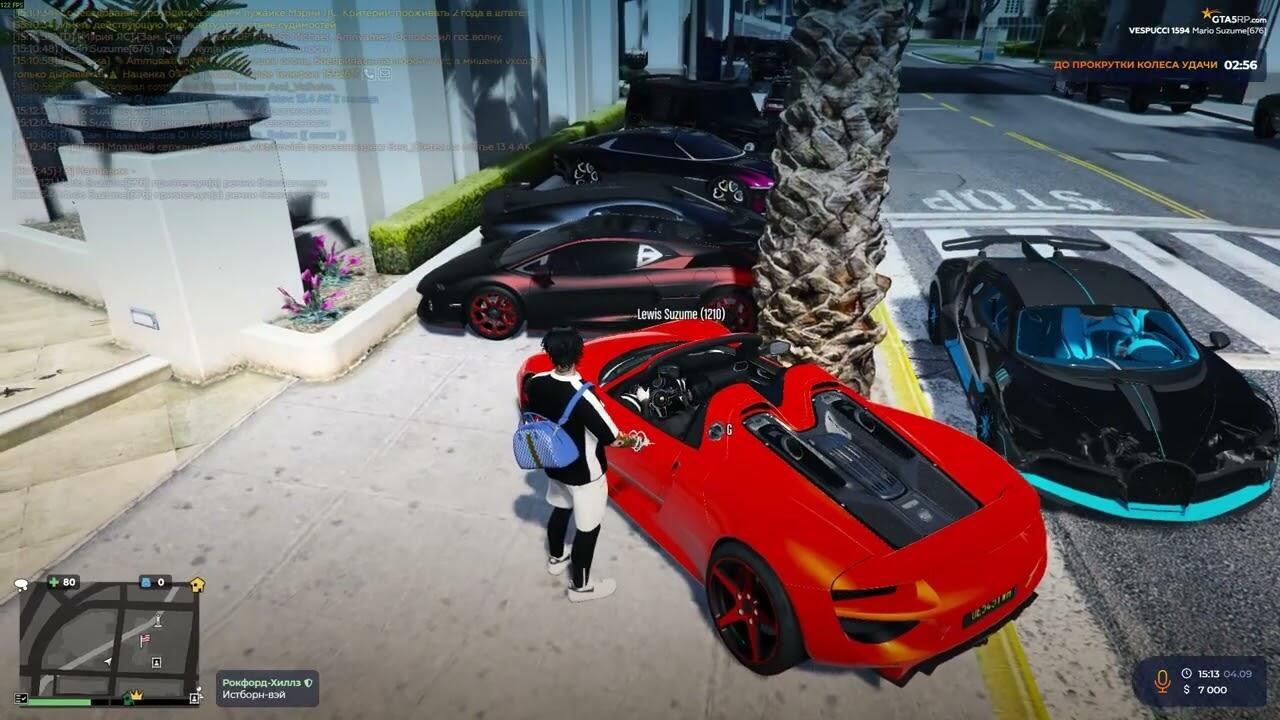The height and width of the screenshot is (720, 1280).
Task: Select the statue marker on the minimap
Action: point(159,619)
